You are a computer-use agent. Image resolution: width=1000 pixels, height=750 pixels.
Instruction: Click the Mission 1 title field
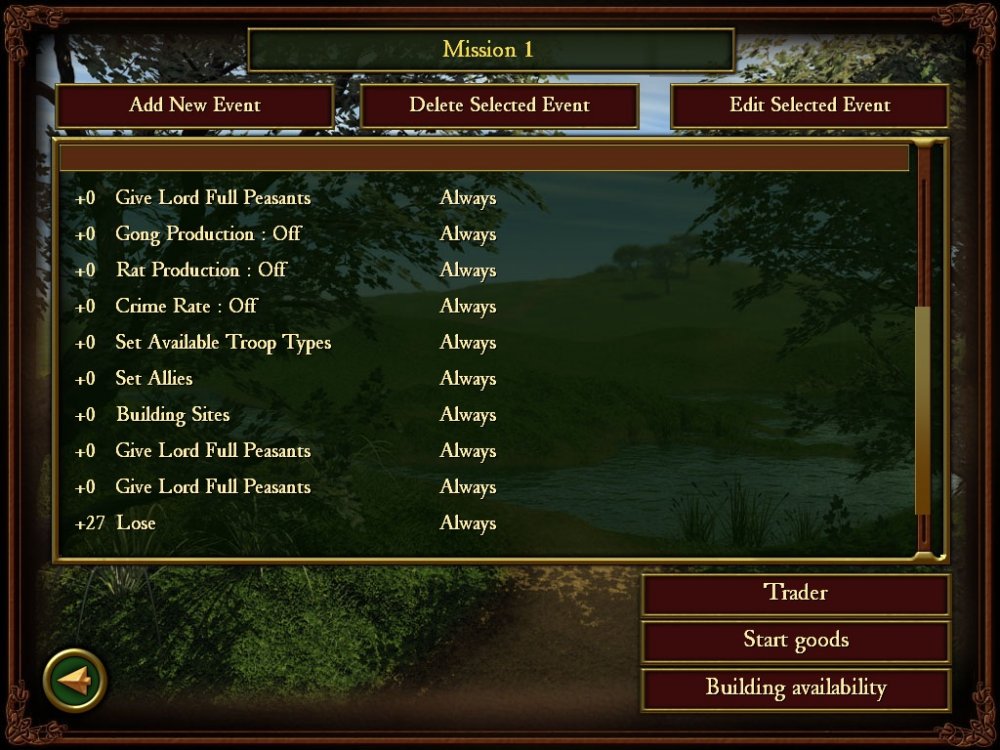[x=490, y=50]
